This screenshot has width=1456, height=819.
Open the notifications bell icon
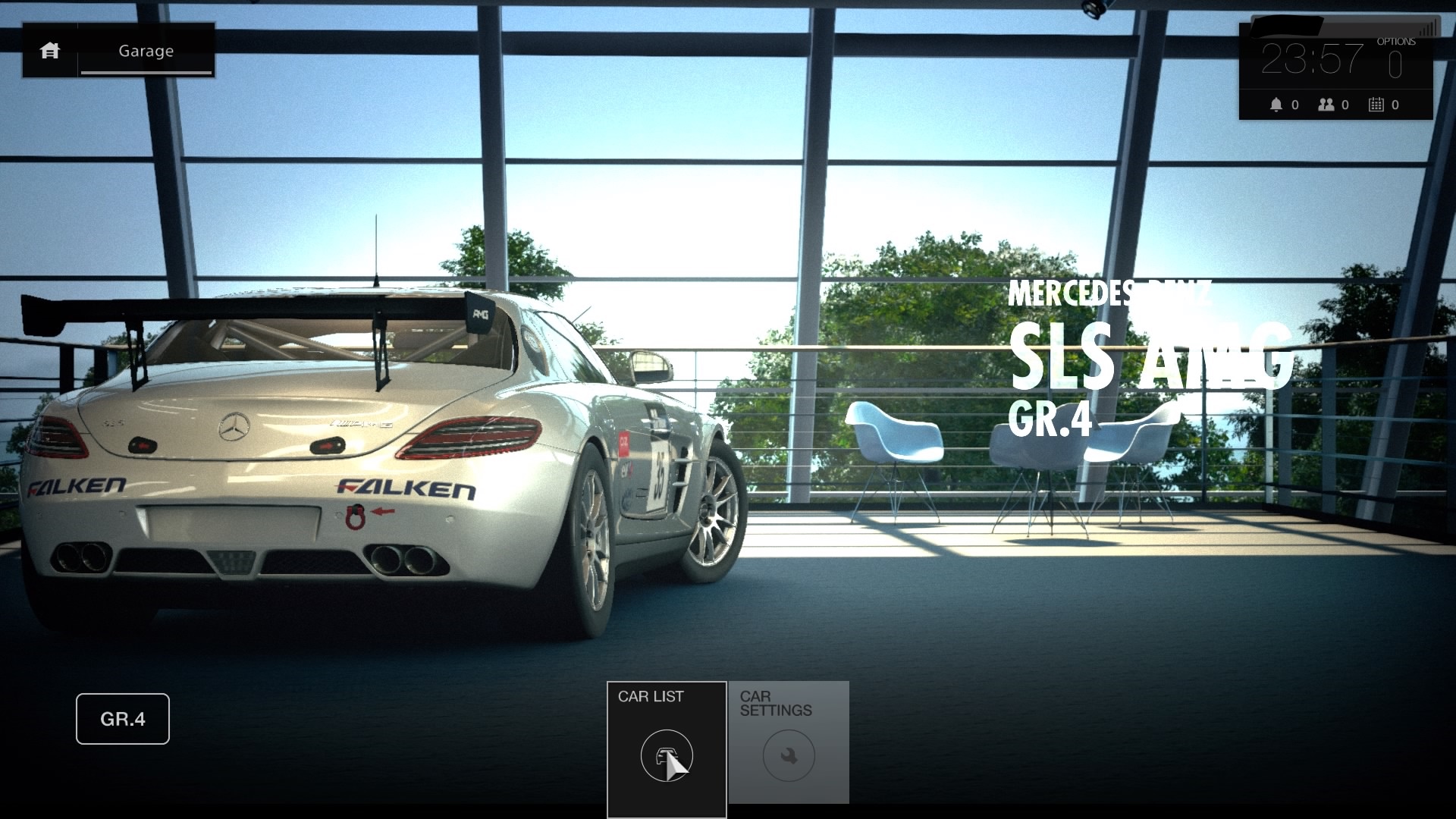1276,105
